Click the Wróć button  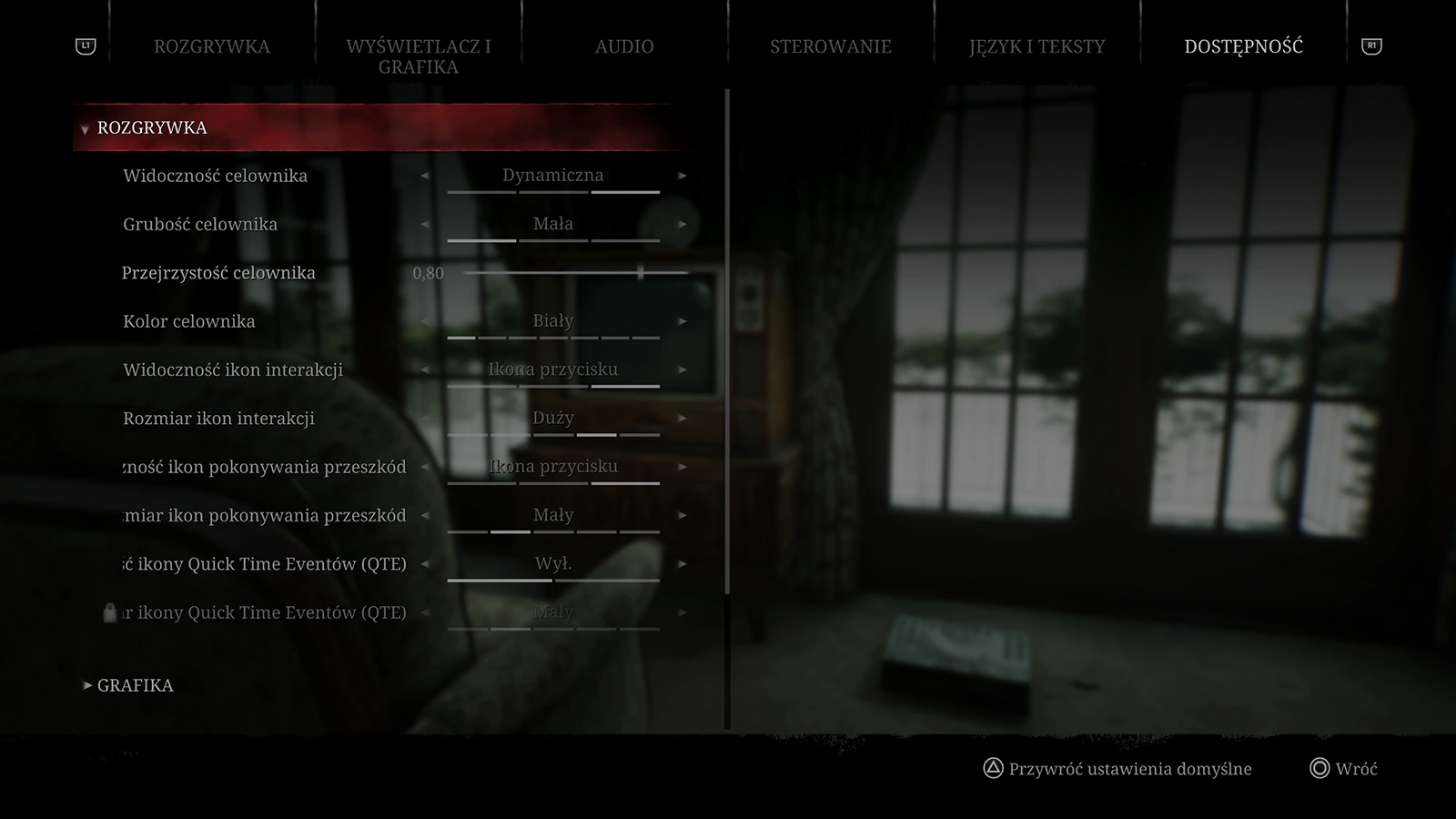pos(1356,769)
